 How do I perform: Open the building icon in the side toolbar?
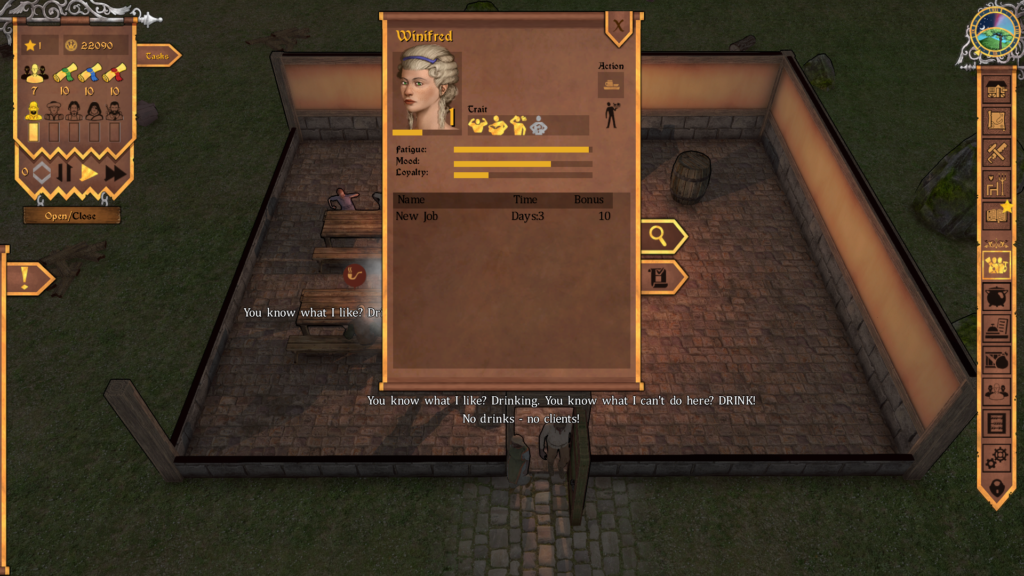pos(996,90)
